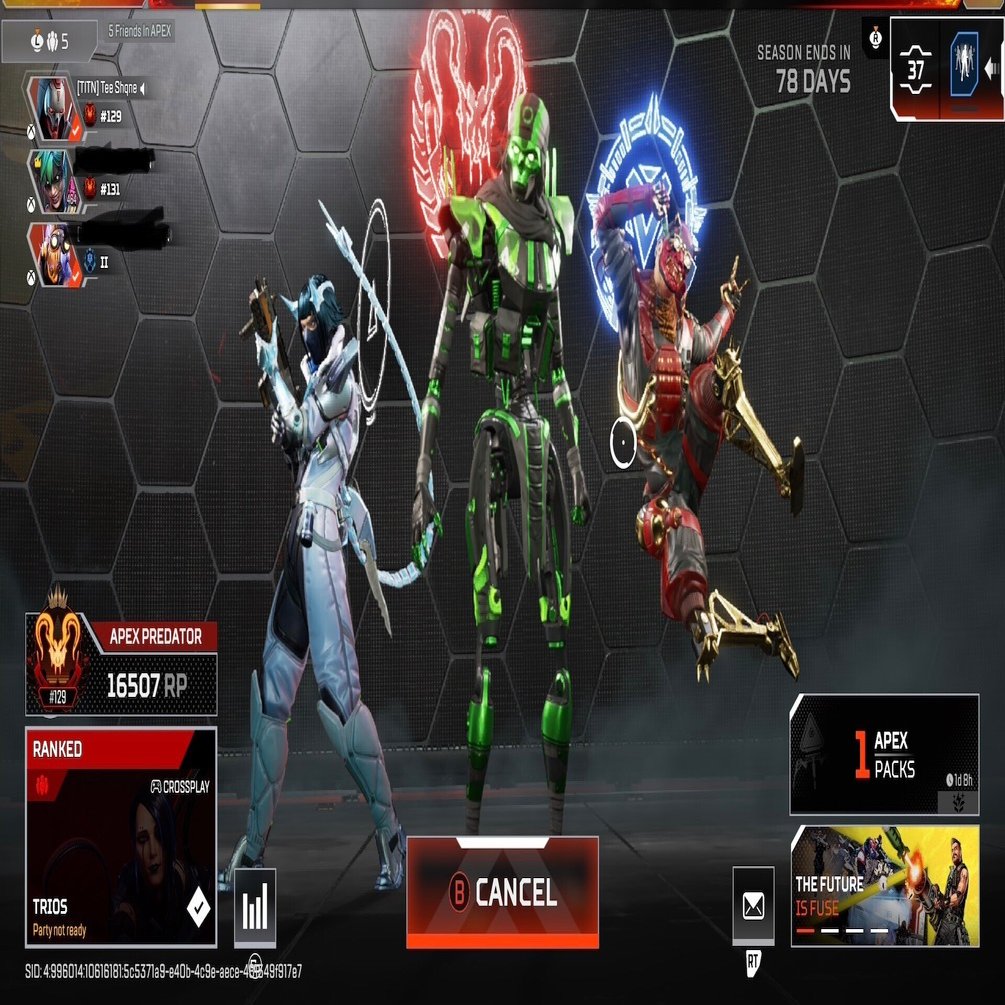Open the Apex Packs panel

click(x=884, y=754)
